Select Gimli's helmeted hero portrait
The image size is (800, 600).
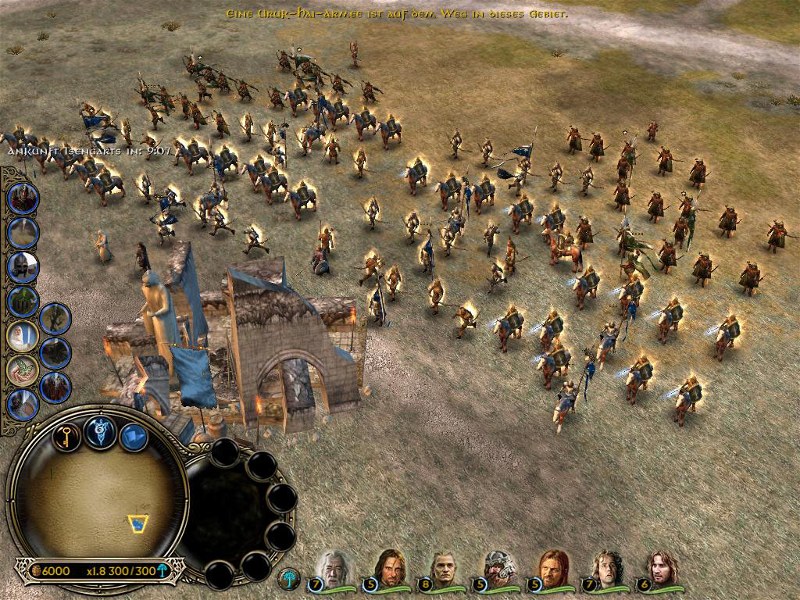pyautogui.click(x=498, y=566)
